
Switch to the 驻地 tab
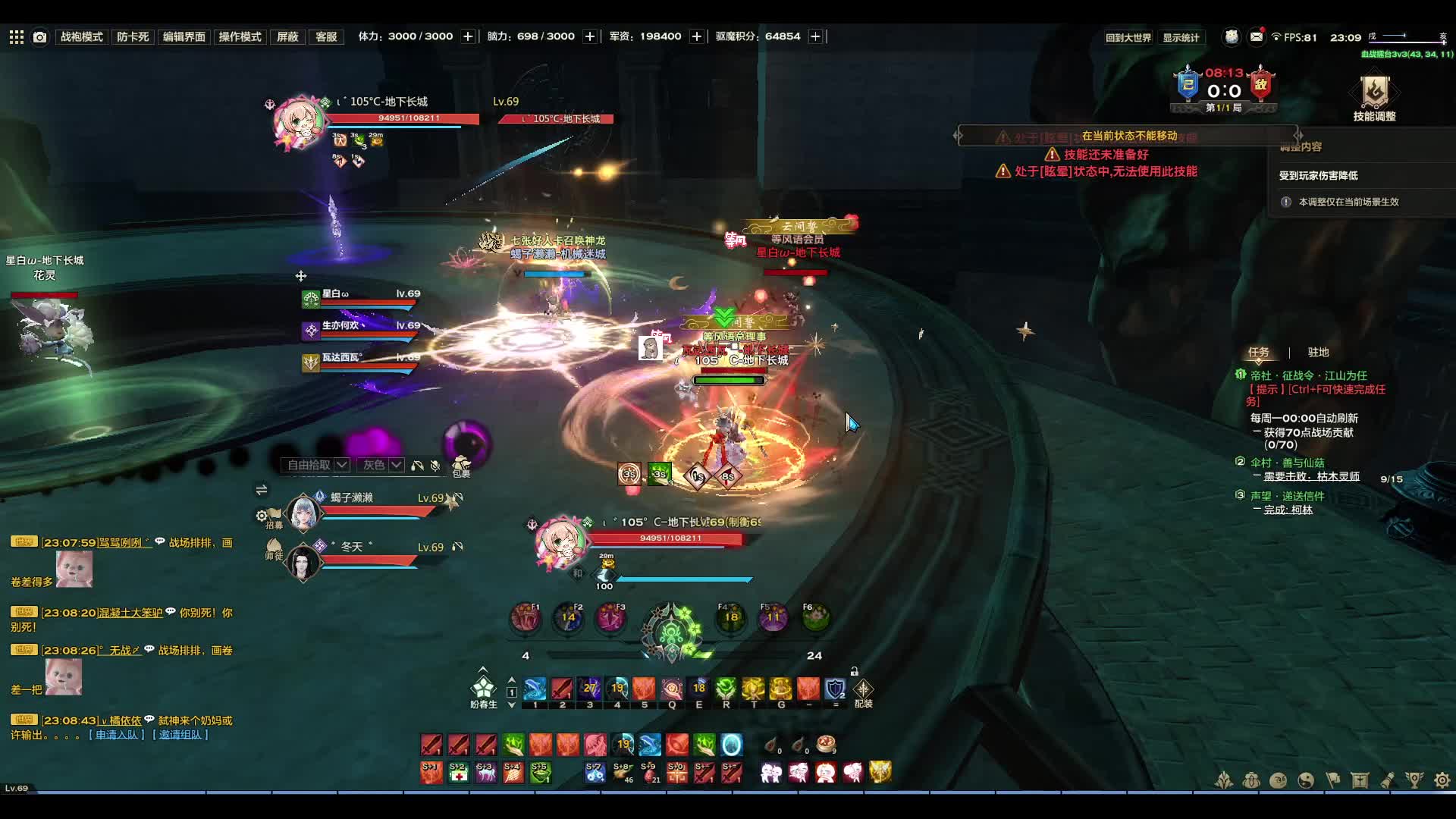point(1318,352)
